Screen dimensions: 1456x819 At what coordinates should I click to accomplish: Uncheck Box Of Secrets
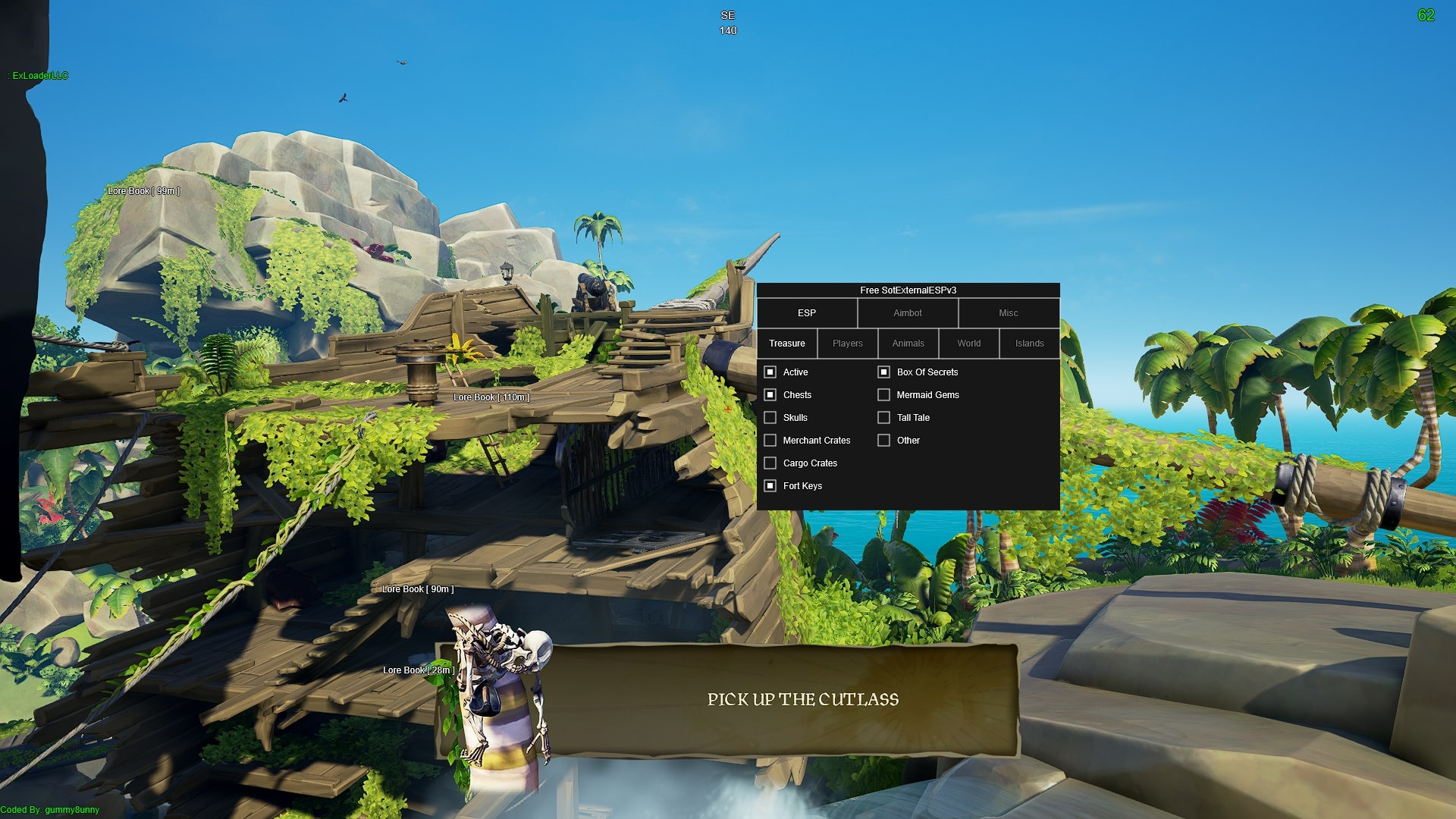[x=883, y=372]
